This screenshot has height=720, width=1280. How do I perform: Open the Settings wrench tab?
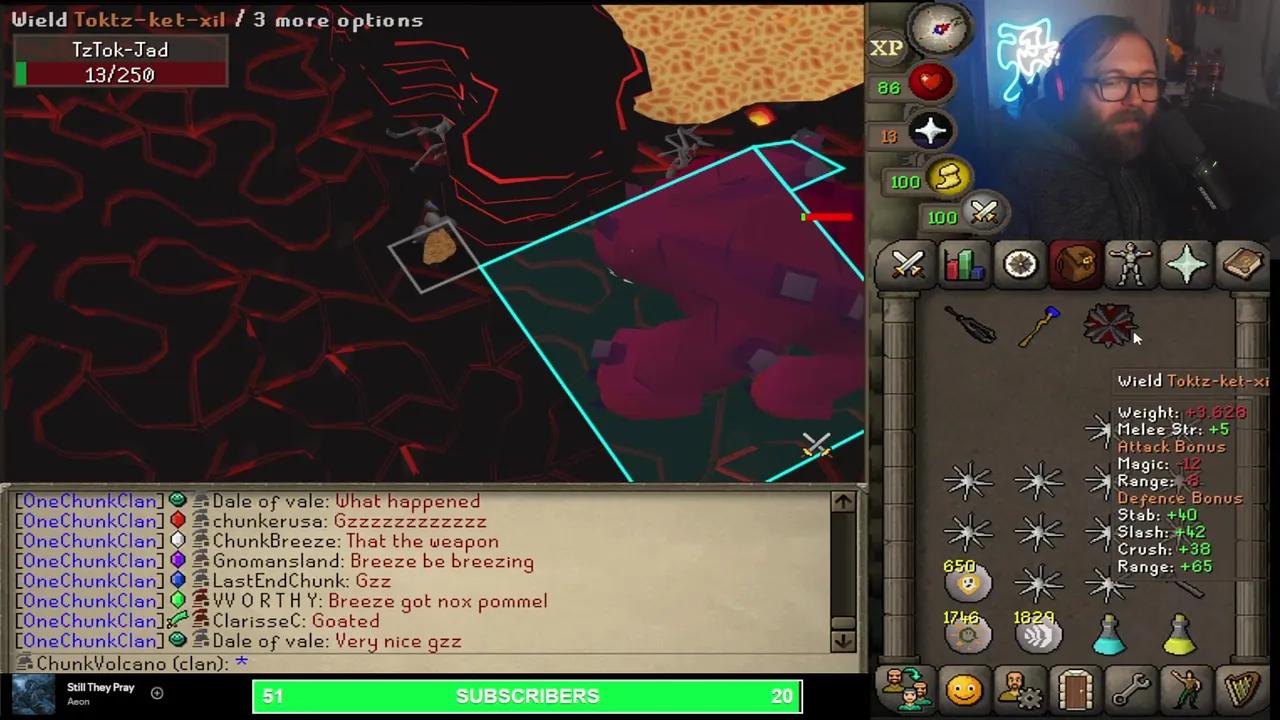[1131, 690]
